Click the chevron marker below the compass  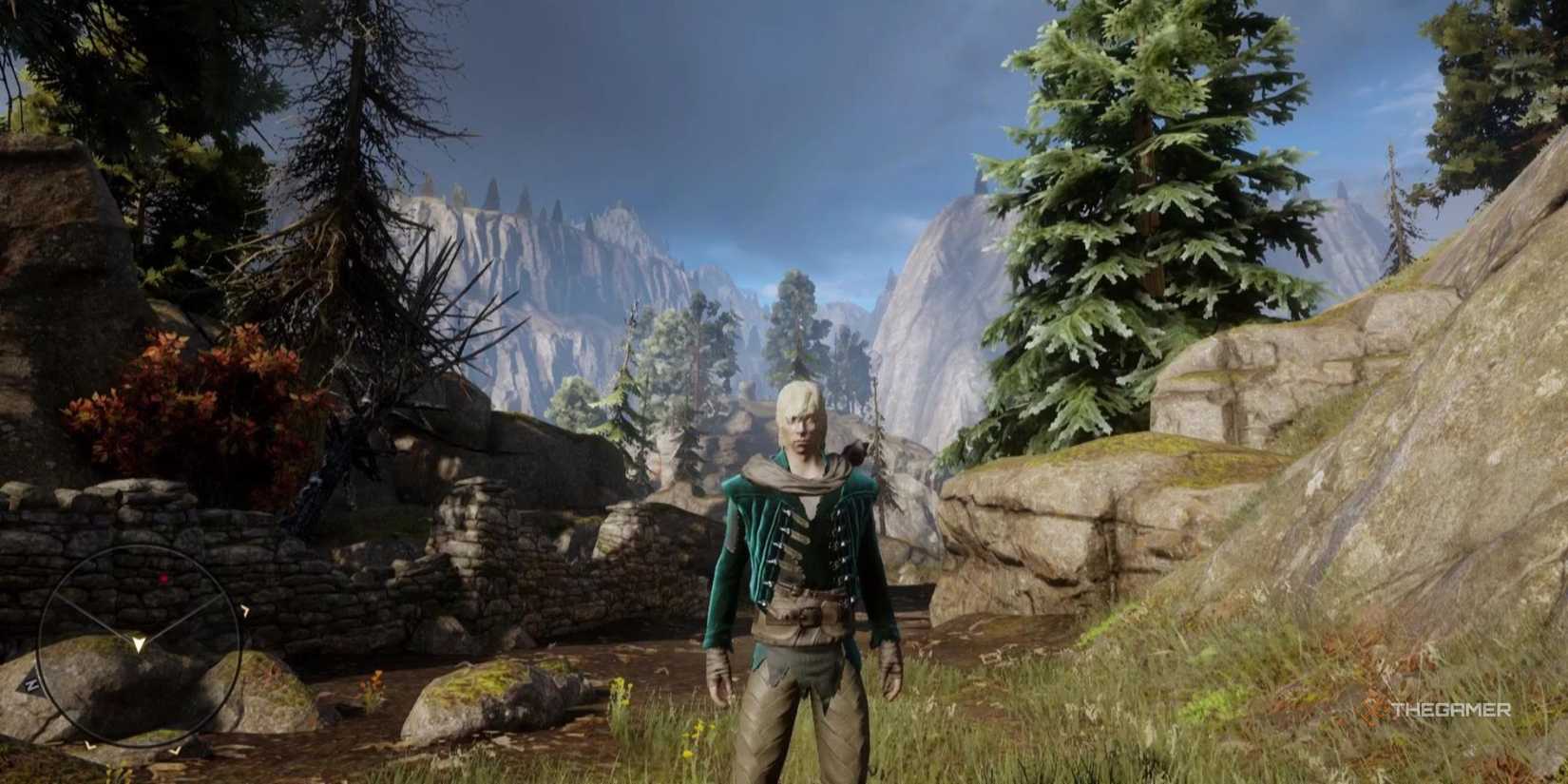pos(88,746)
